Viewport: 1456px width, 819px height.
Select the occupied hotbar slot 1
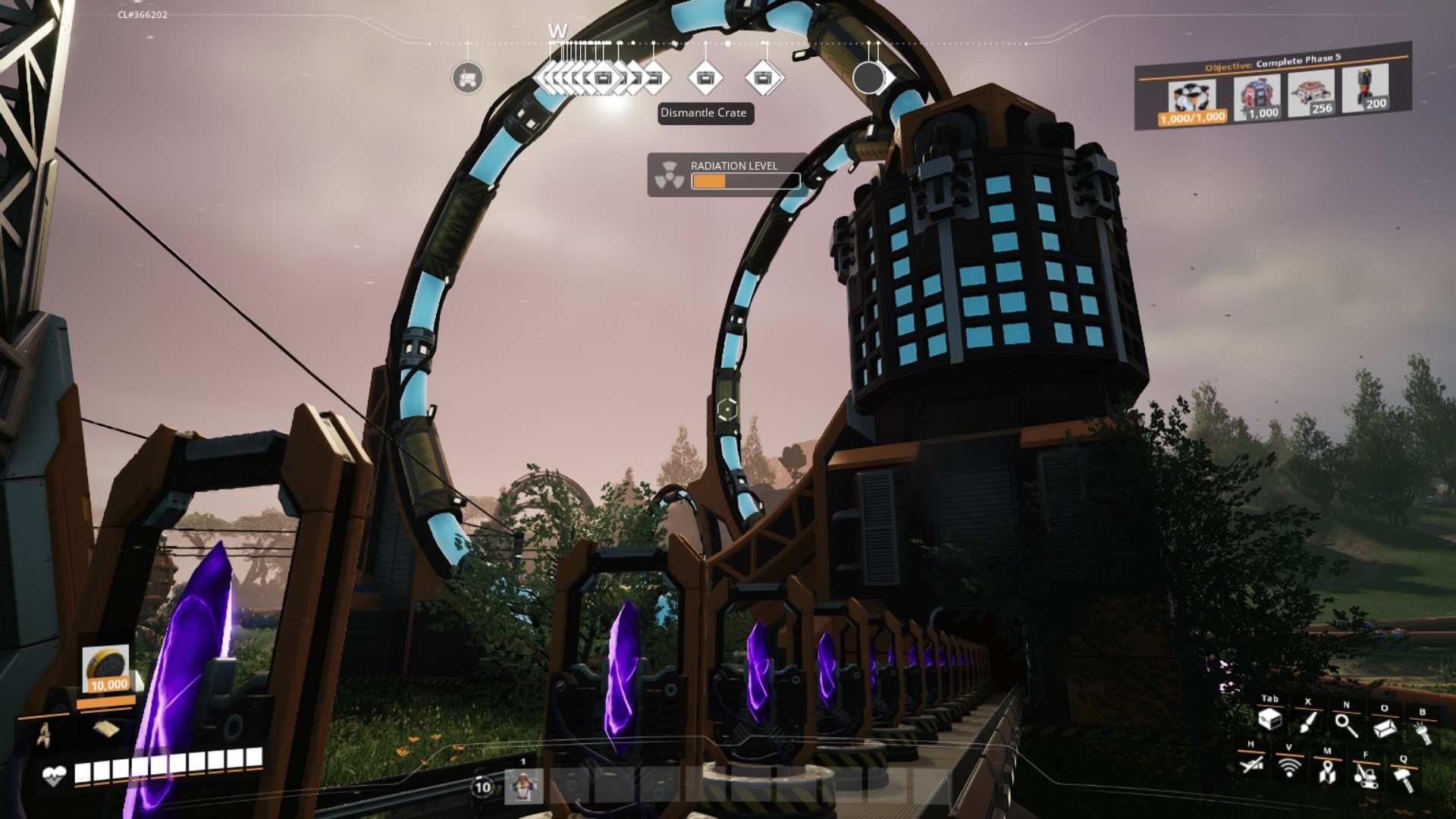coord(523,786)
